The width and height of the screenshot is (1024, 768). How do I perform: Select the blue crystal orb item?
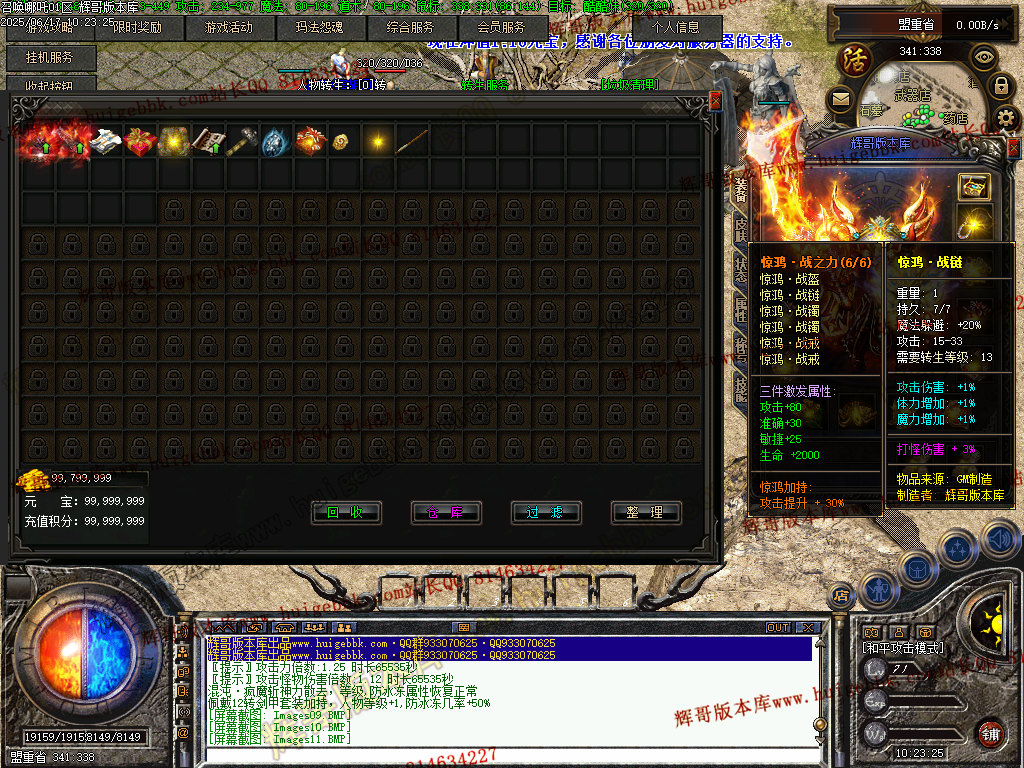tap(275, 142)
